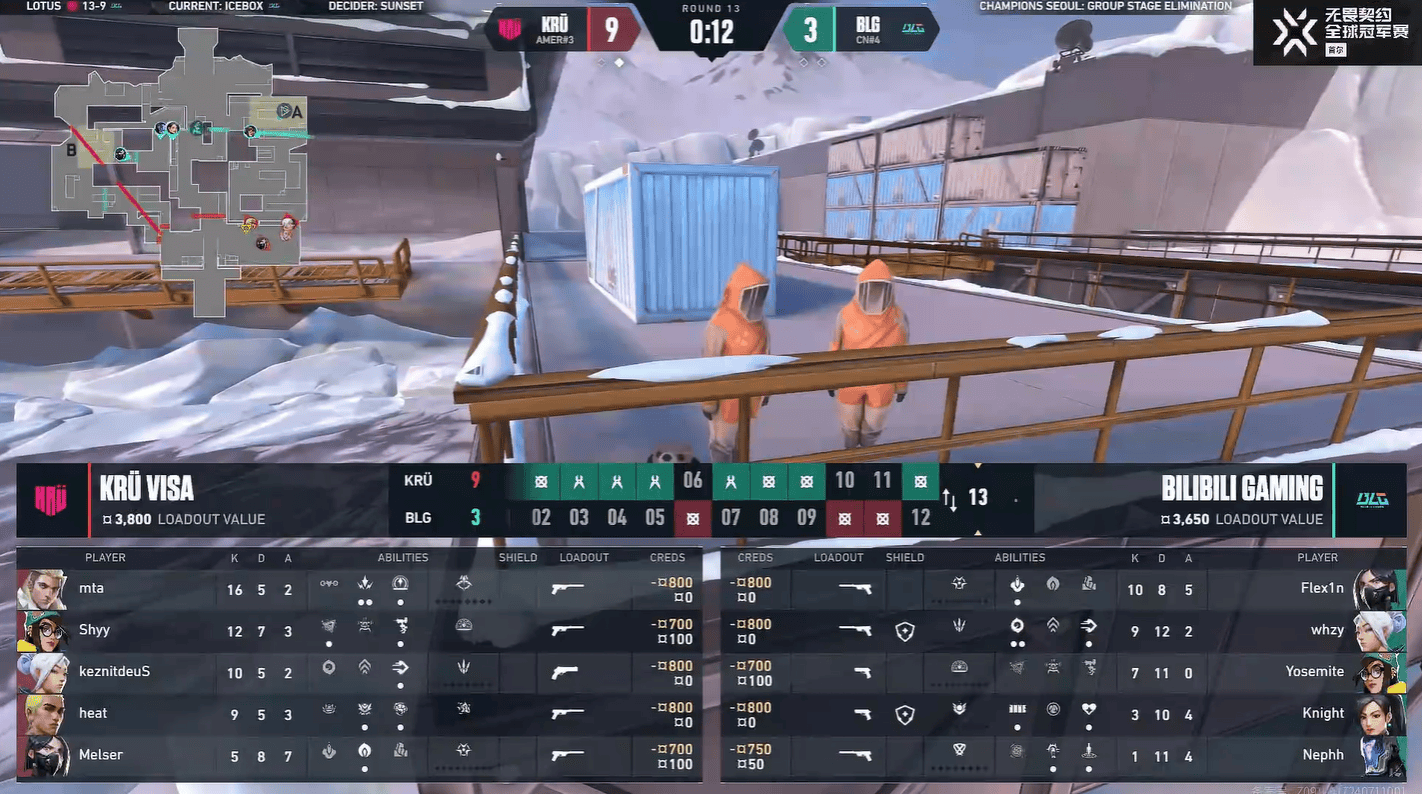Click Nephh's agent portrait
1422x794 pixels.
click(x=1379, y=756)
